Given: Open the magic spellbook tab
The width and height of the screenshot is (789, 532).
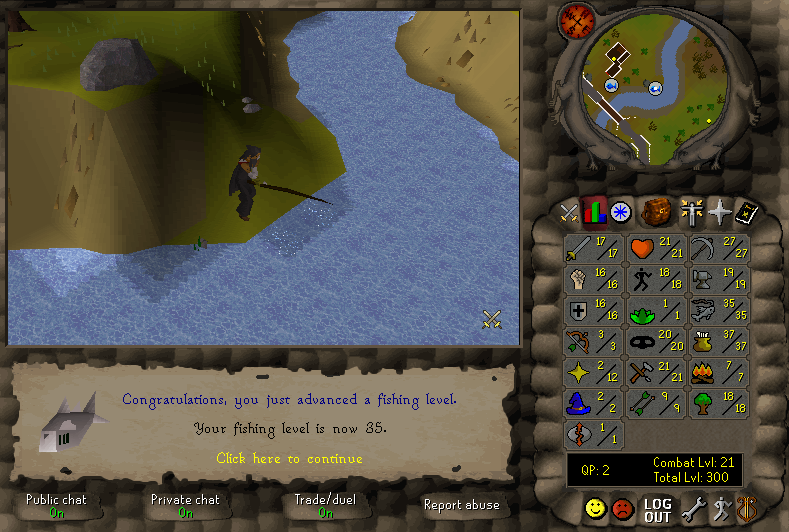Looking at the screenshot, I should (x=746, y=212).
